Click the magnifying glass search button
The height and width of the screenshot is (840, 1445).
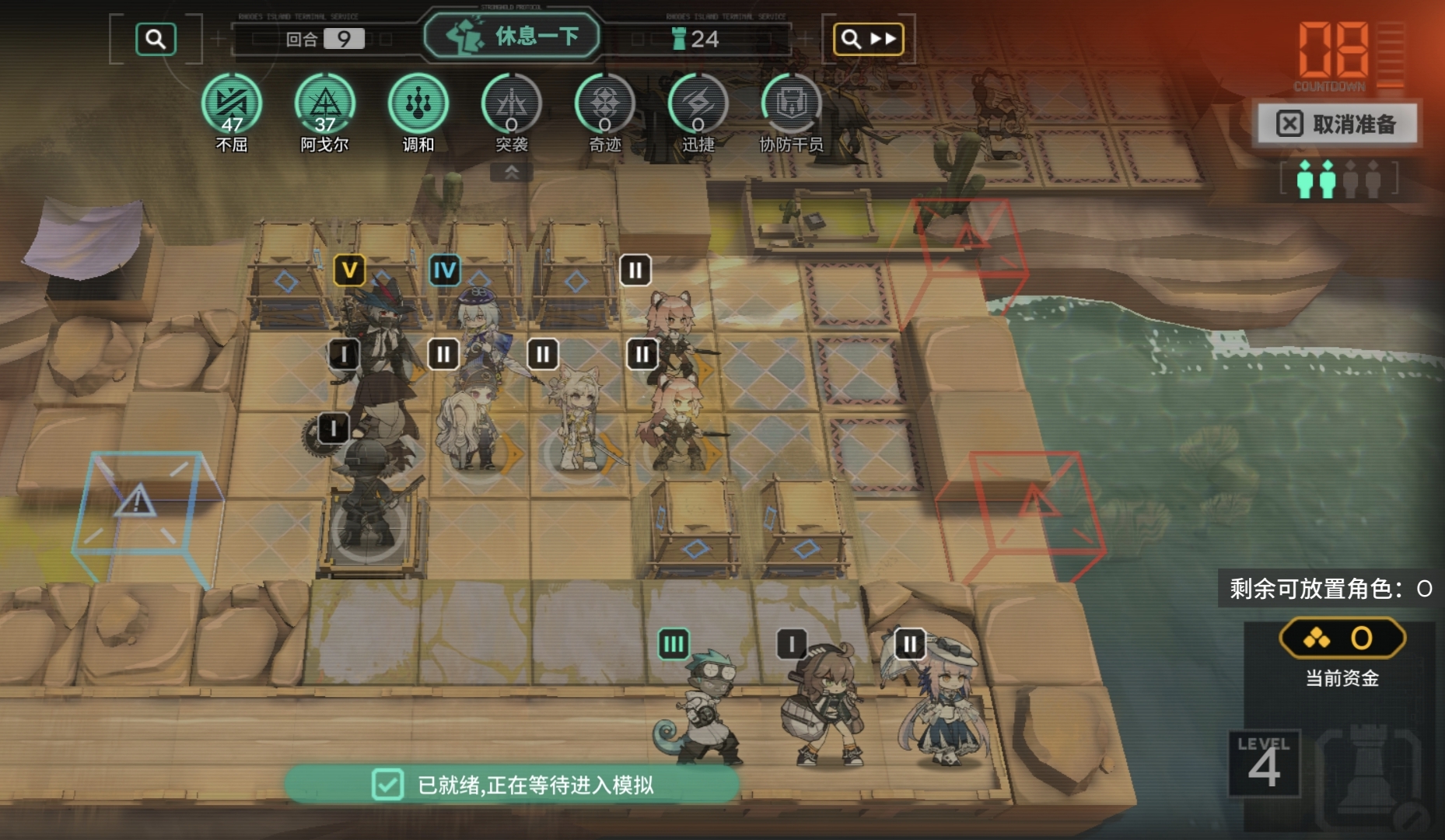click(x=156, y=39)
